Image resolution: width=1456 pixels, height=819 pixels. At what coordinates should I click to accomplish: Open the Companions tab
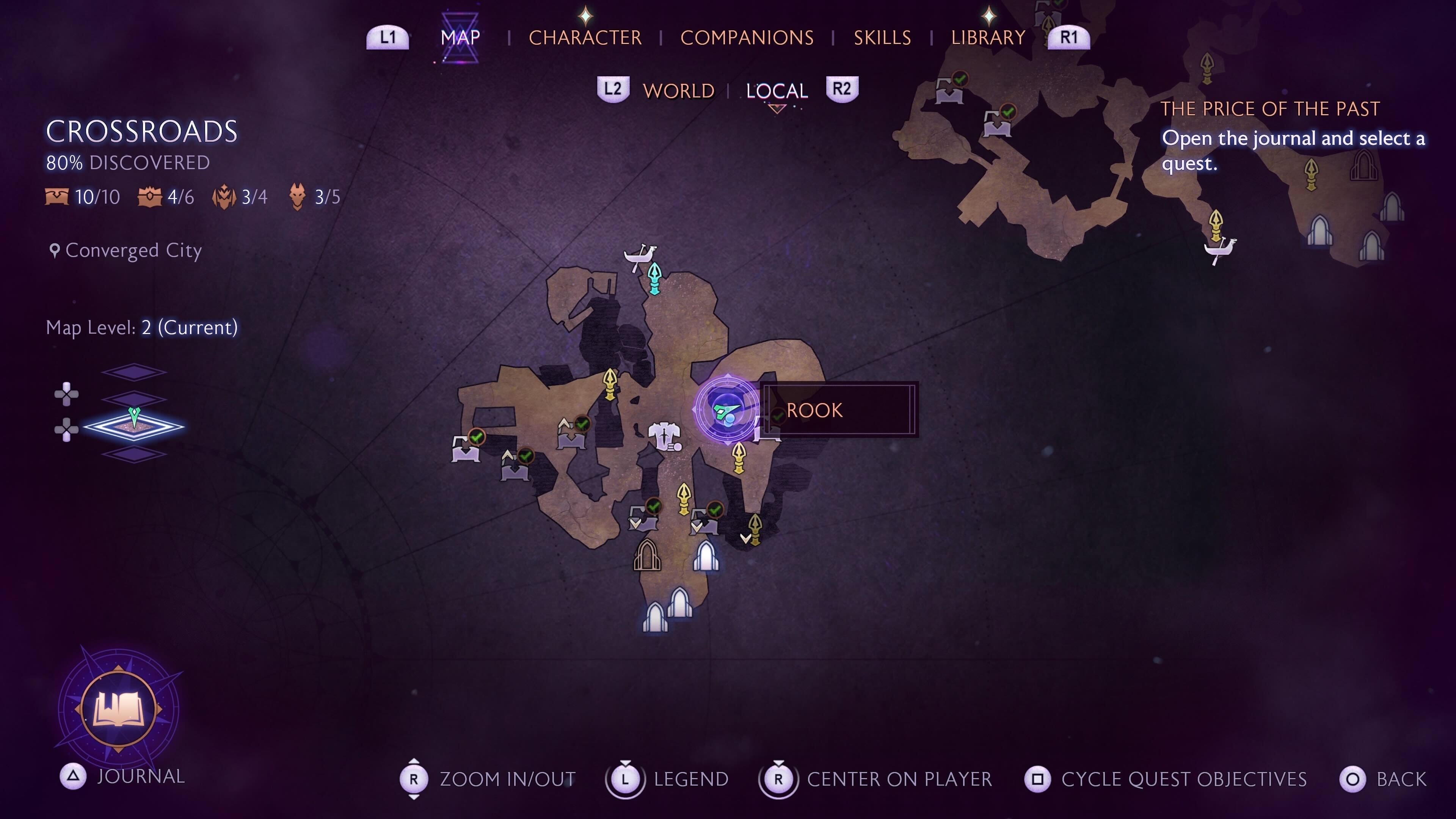pos(747,38)
